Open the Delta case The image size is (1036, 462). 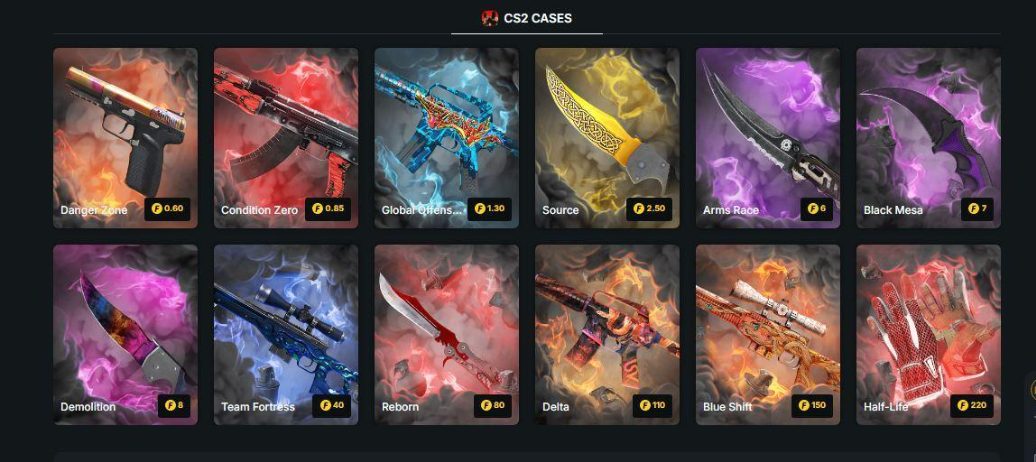coord(607,335)
